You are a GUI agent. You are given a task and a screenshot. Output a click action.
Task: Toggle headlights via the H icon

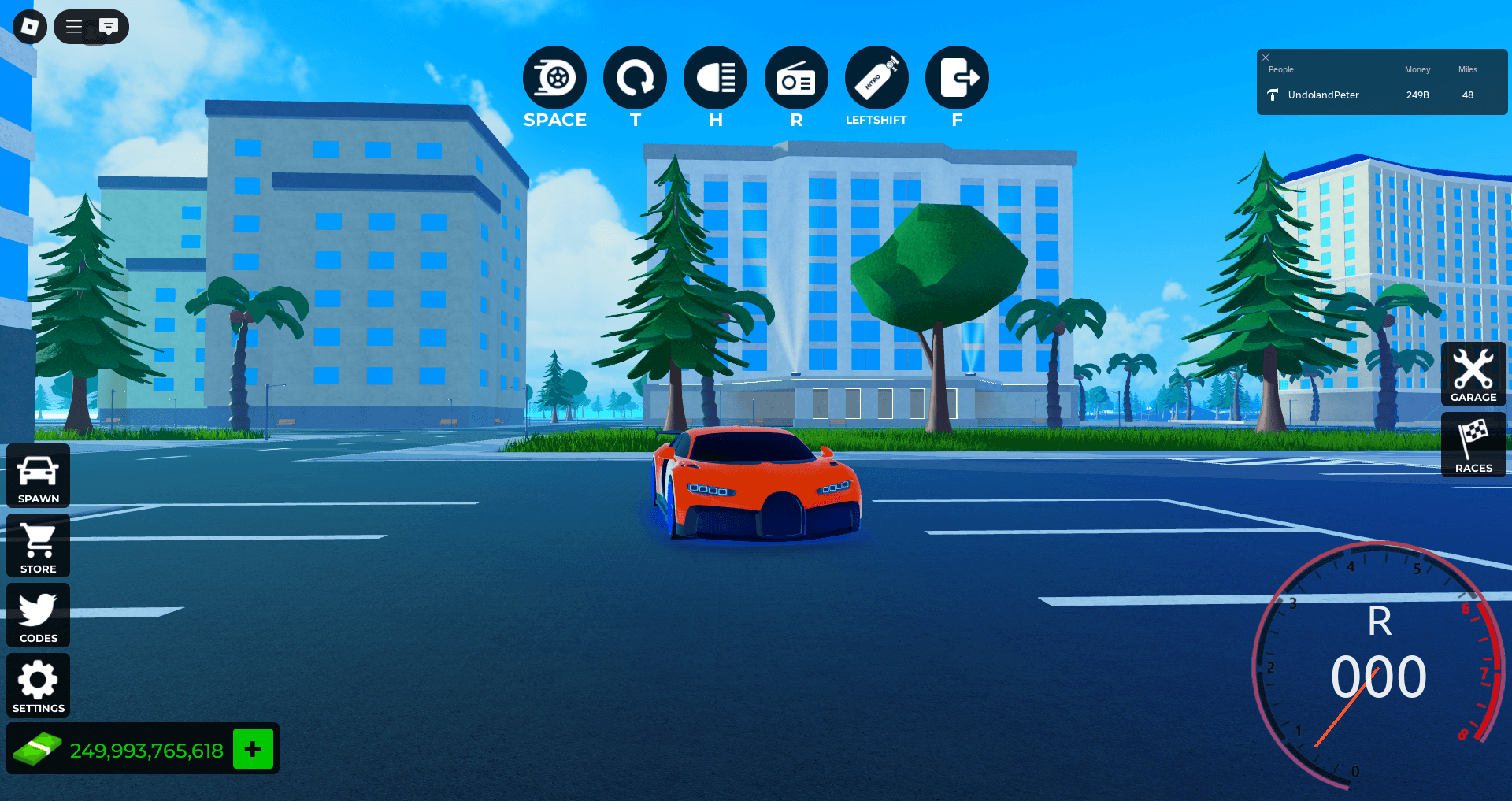[715, 78]
